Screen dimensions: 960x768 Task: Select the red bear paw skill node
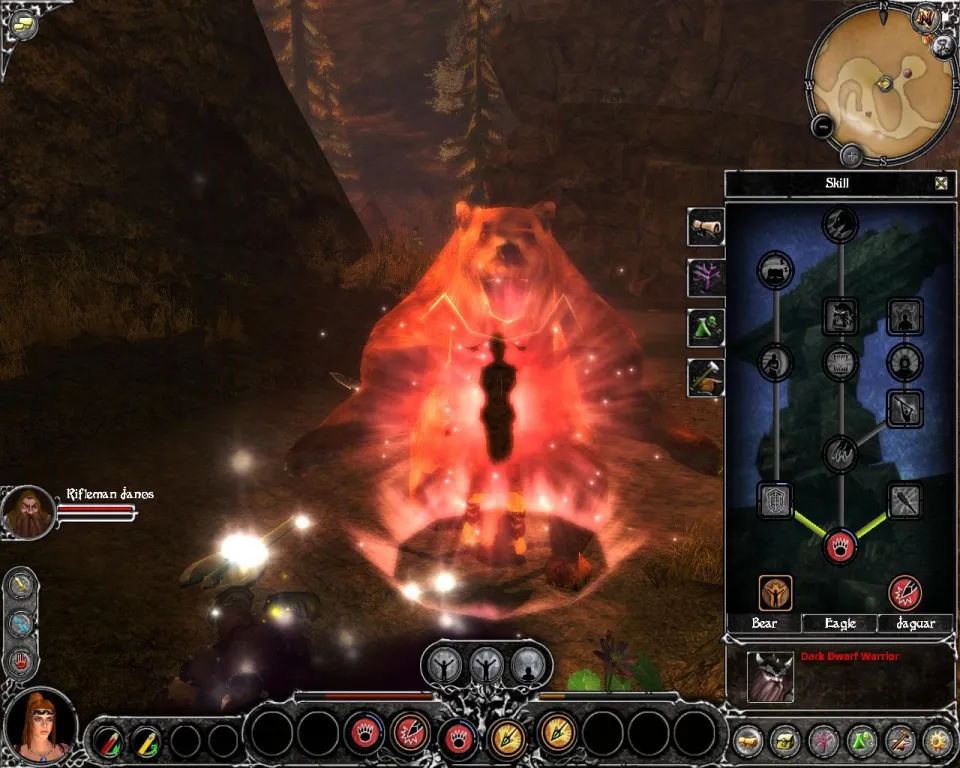point(840,546)
